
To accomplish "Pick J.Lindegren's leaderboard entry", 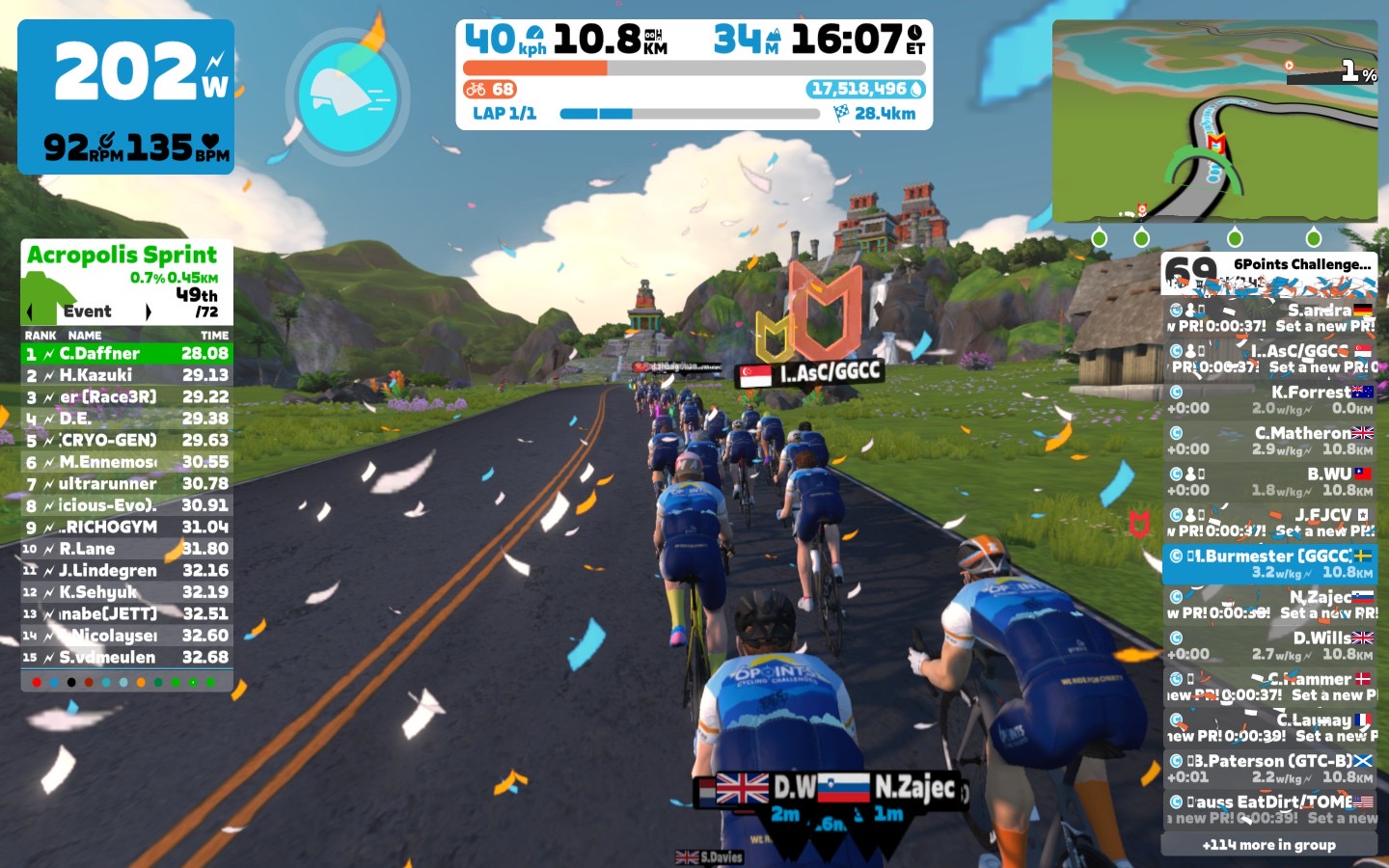I will (126, 571).
